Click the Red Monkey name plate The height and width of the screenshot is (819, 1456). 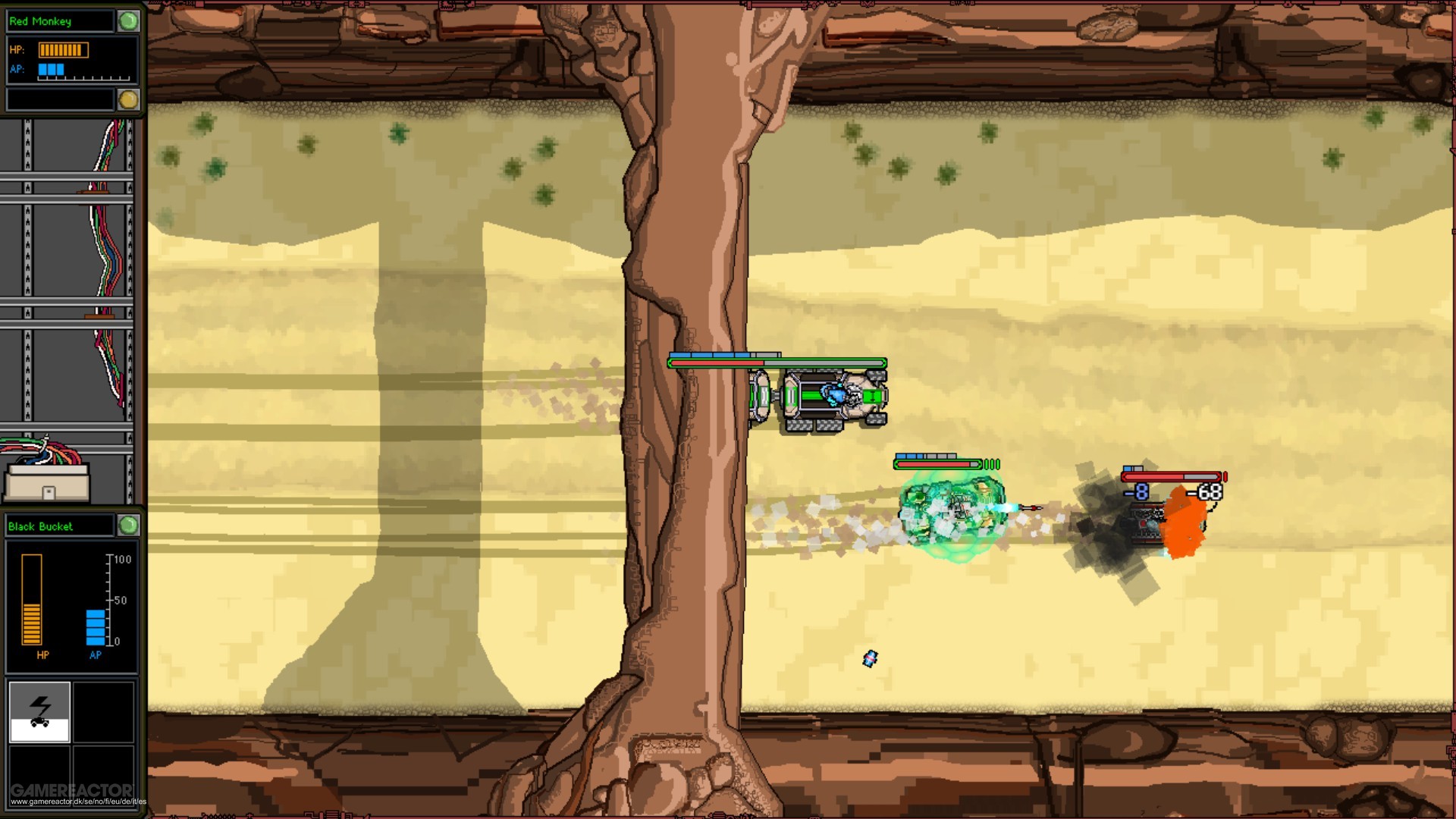(61, 21)
